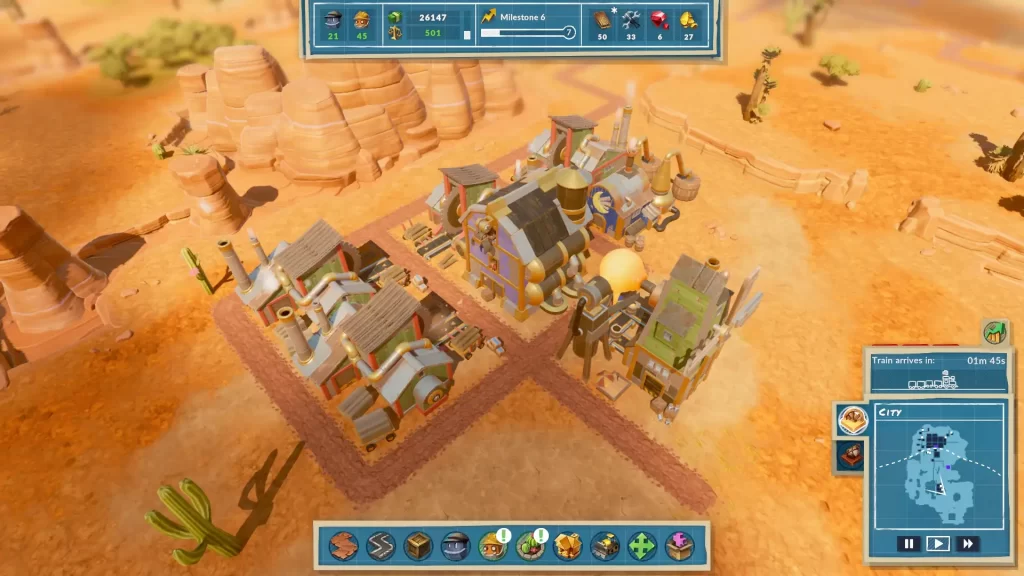Fast-forward the game speed

point(967,544)
